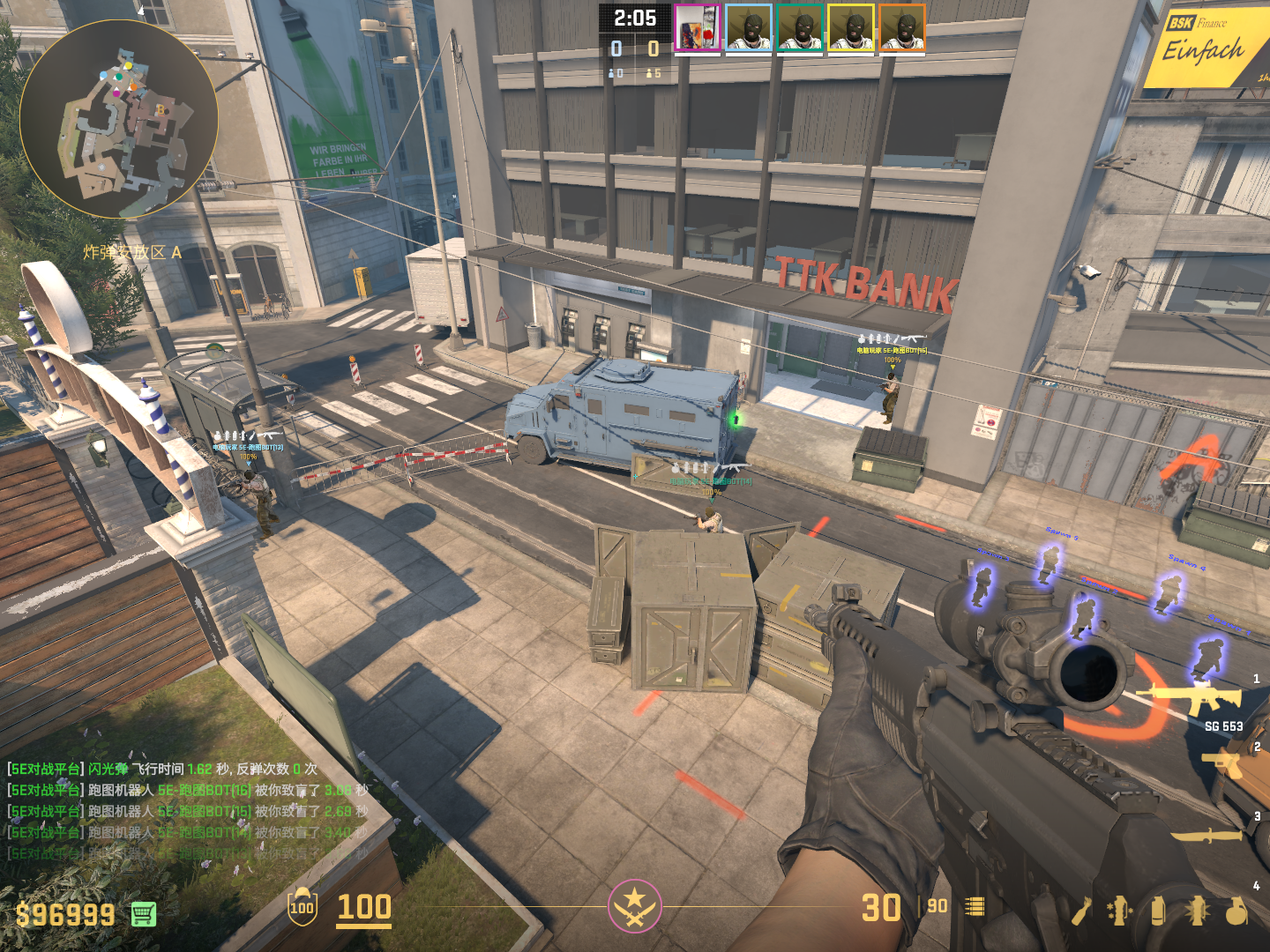This screenshot has height=952, width=1270.
Task: Select the green-bordered bot avatar
Action: (x=800, y=28)
